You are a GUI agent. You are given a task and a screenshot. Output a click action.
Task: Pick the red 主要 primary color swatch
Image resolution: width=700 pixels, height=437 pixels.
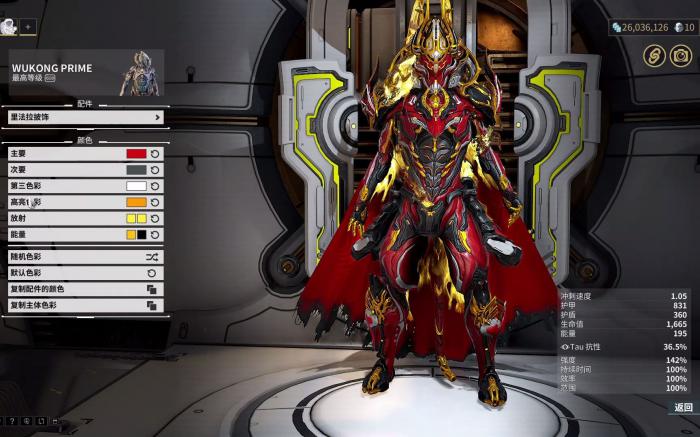(136, 154)
